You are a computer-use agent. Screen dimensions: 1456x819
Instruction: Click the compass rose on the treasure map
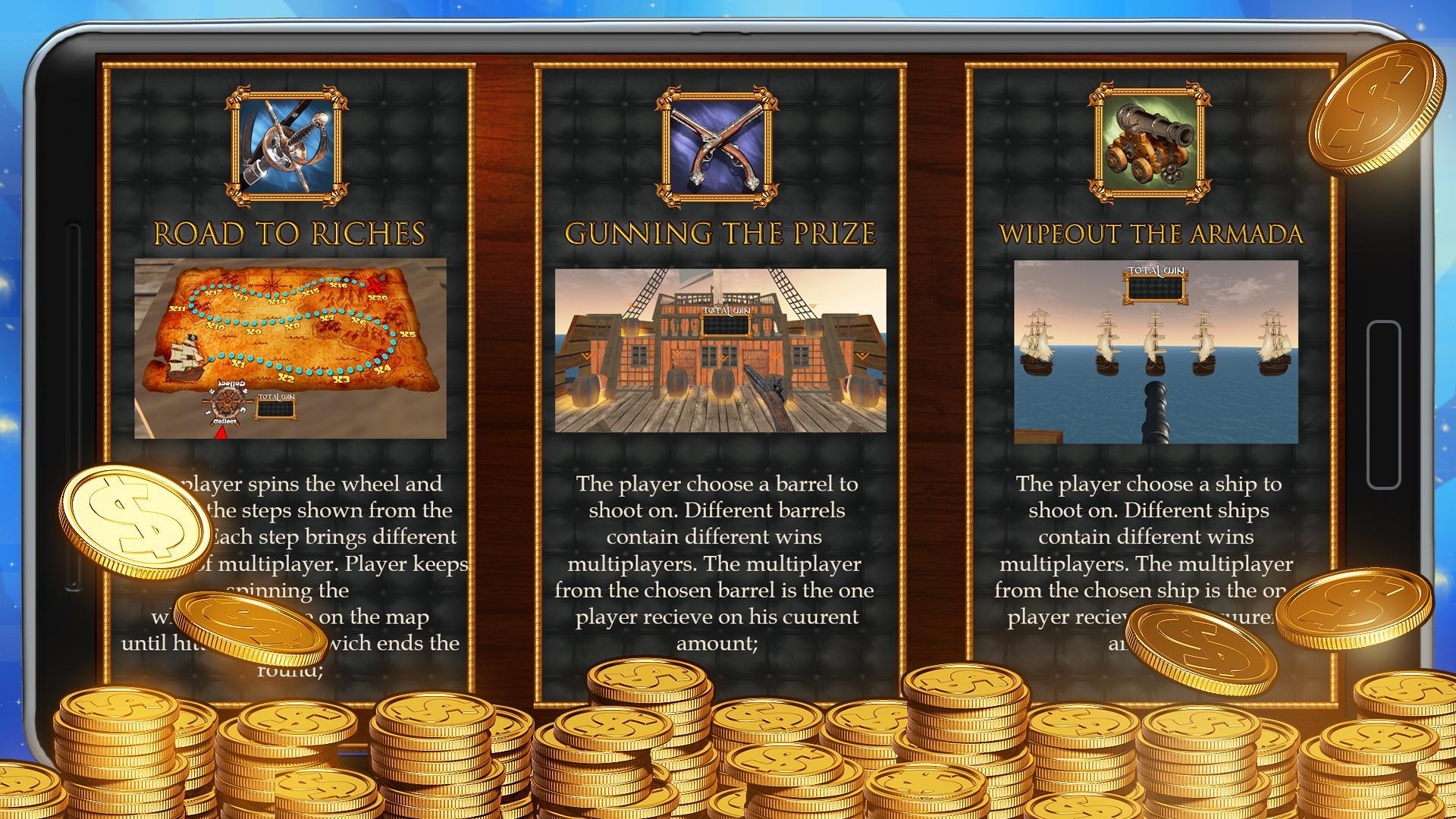pyautogui.click(x=272, y=284)
